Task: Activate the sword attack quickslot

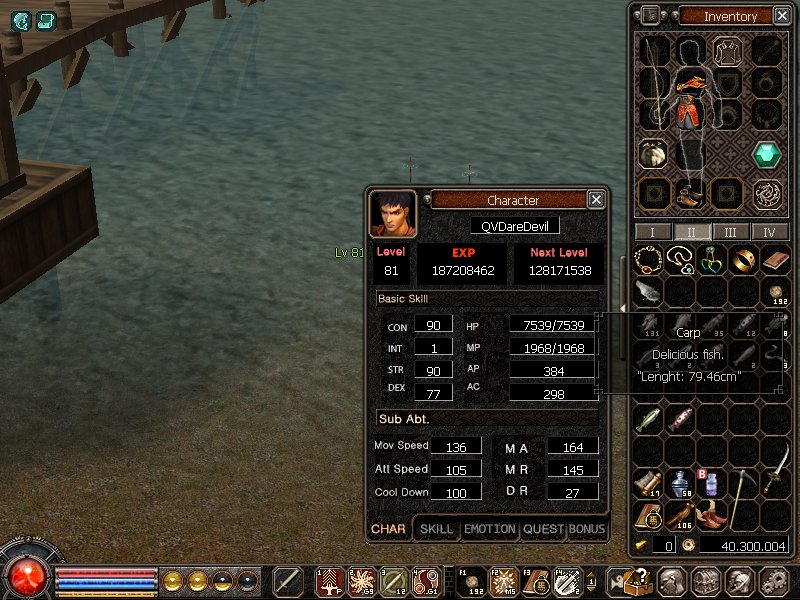Action: [288, 581]
